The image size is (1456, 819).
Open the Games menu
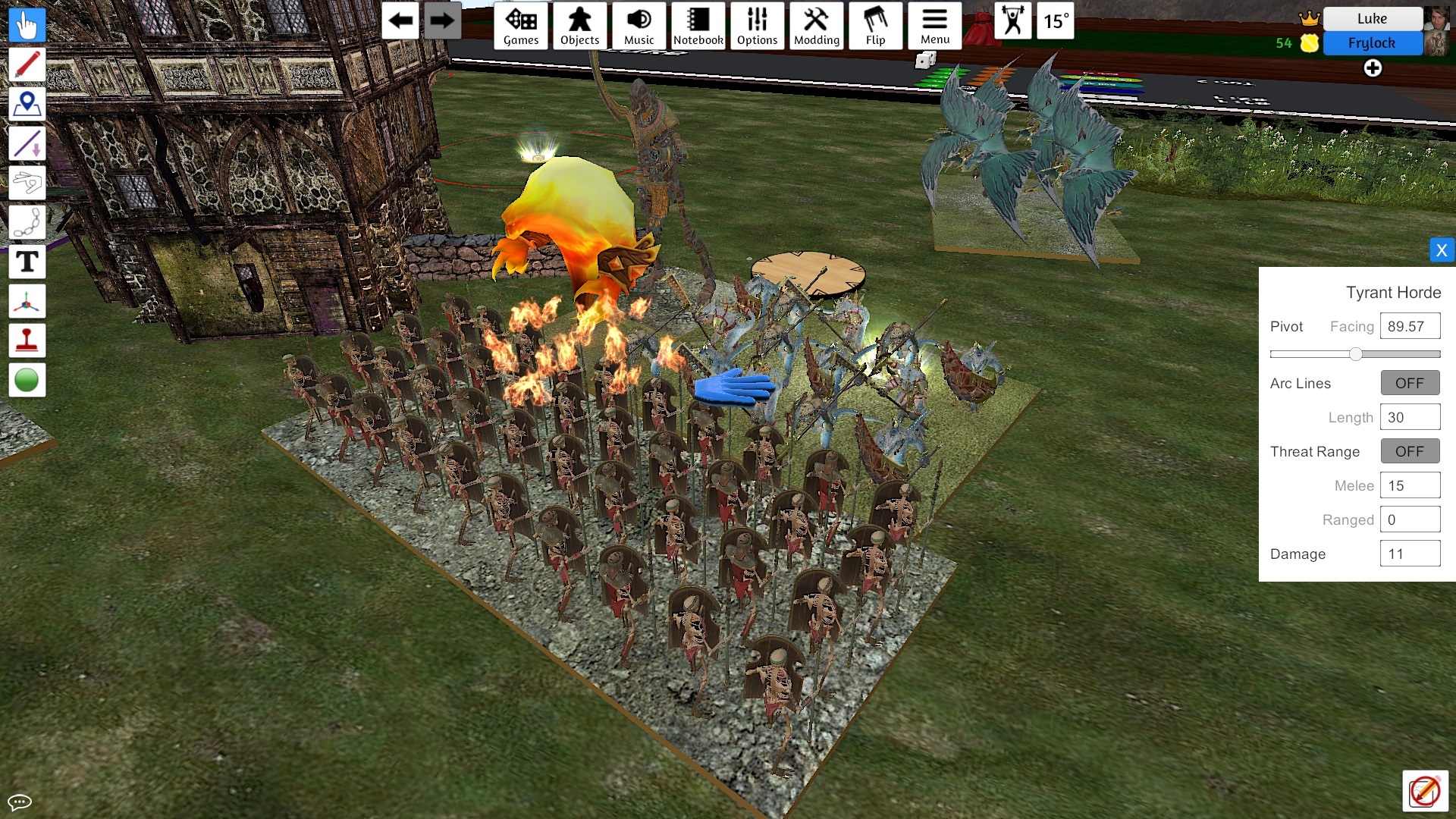click(521, 26)
